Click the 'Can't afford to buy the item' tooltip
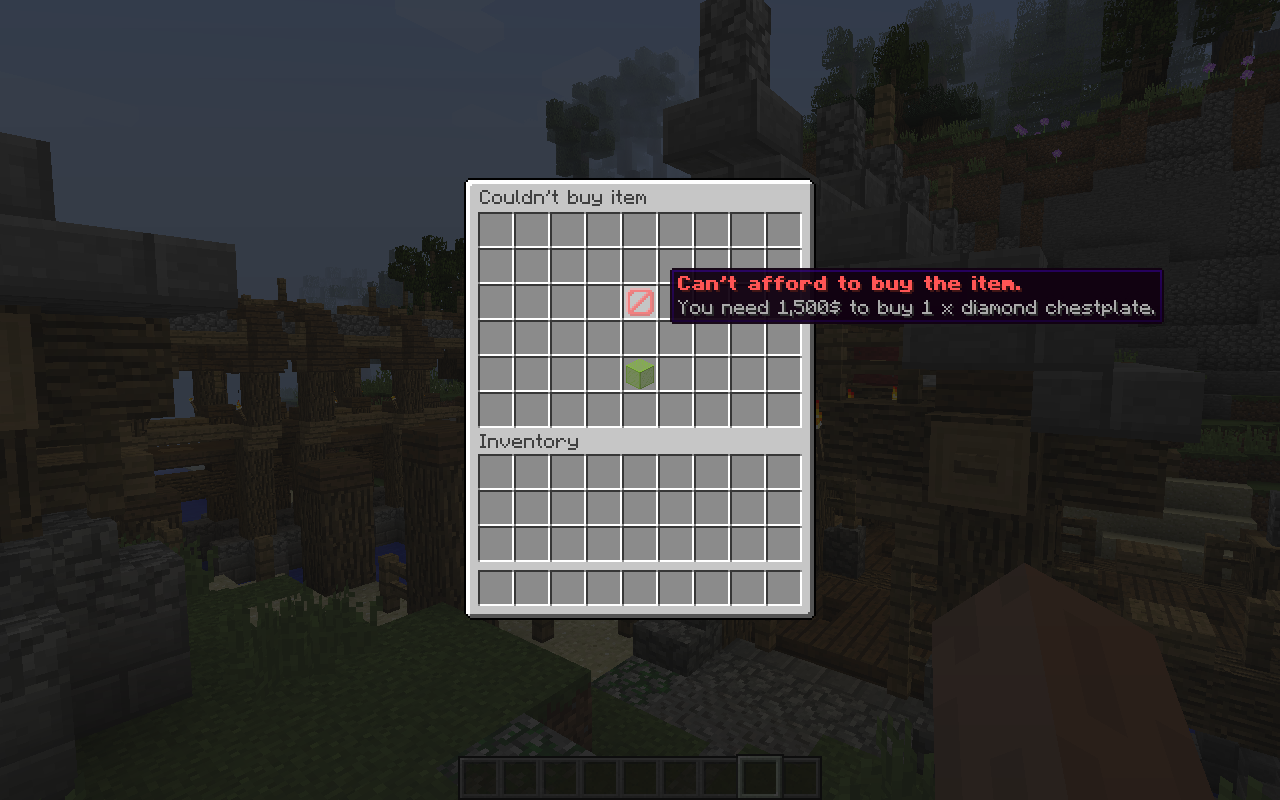Screen dimensions: 1280x800 [x=848, y=283]
